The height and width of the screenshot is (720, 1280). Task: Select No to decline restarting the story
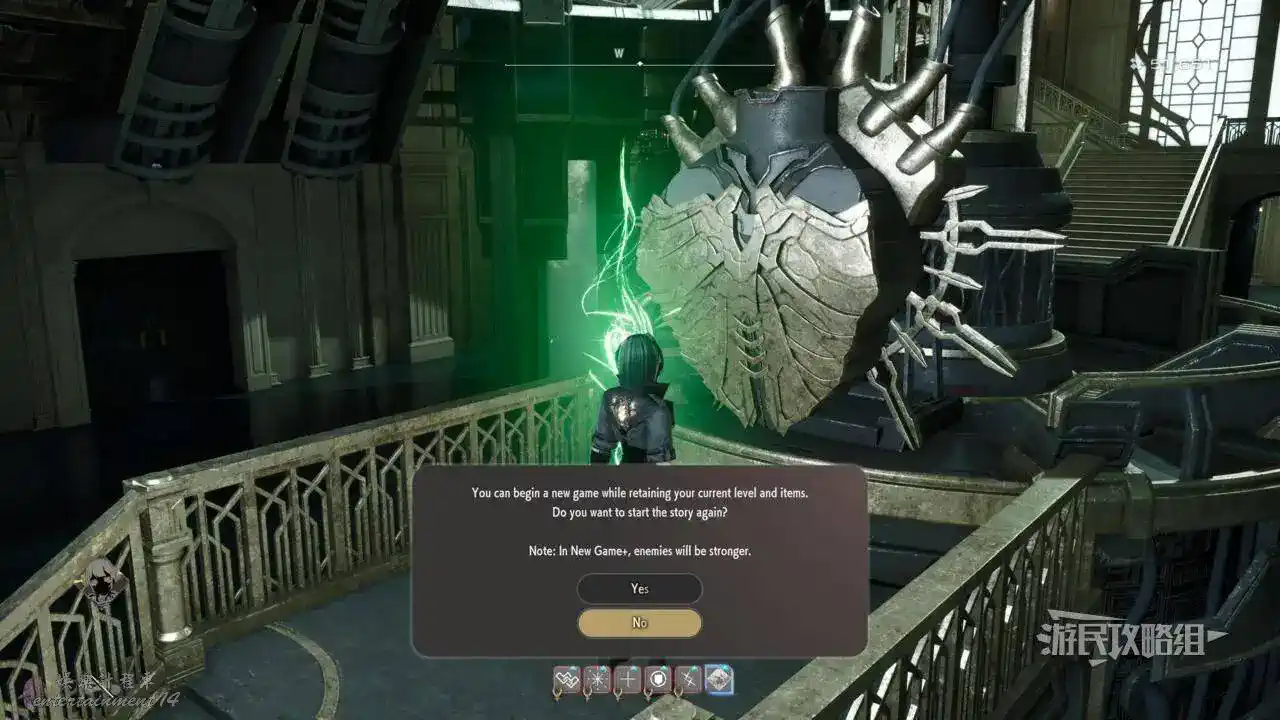(640, 623)
